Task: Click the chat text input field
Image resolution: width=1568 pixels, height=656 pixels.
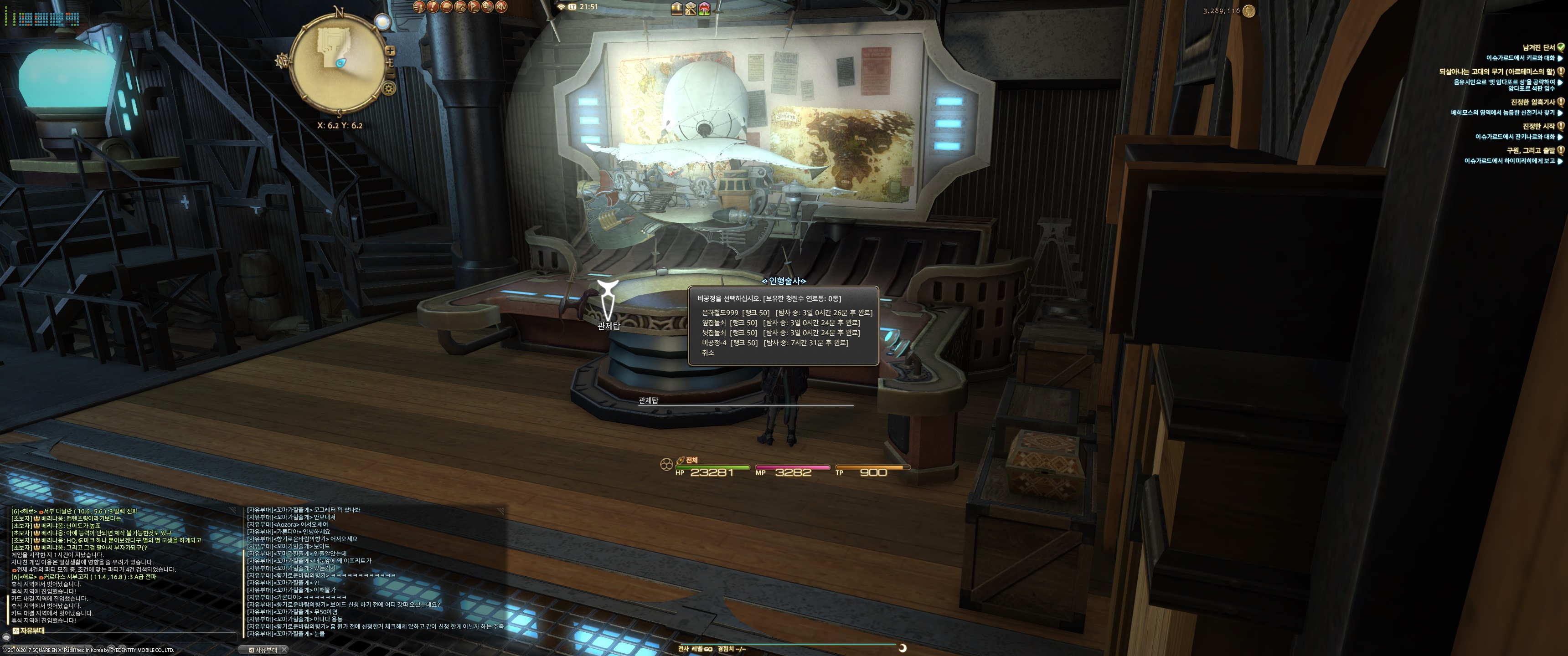Action: click(x=122, y=637)
